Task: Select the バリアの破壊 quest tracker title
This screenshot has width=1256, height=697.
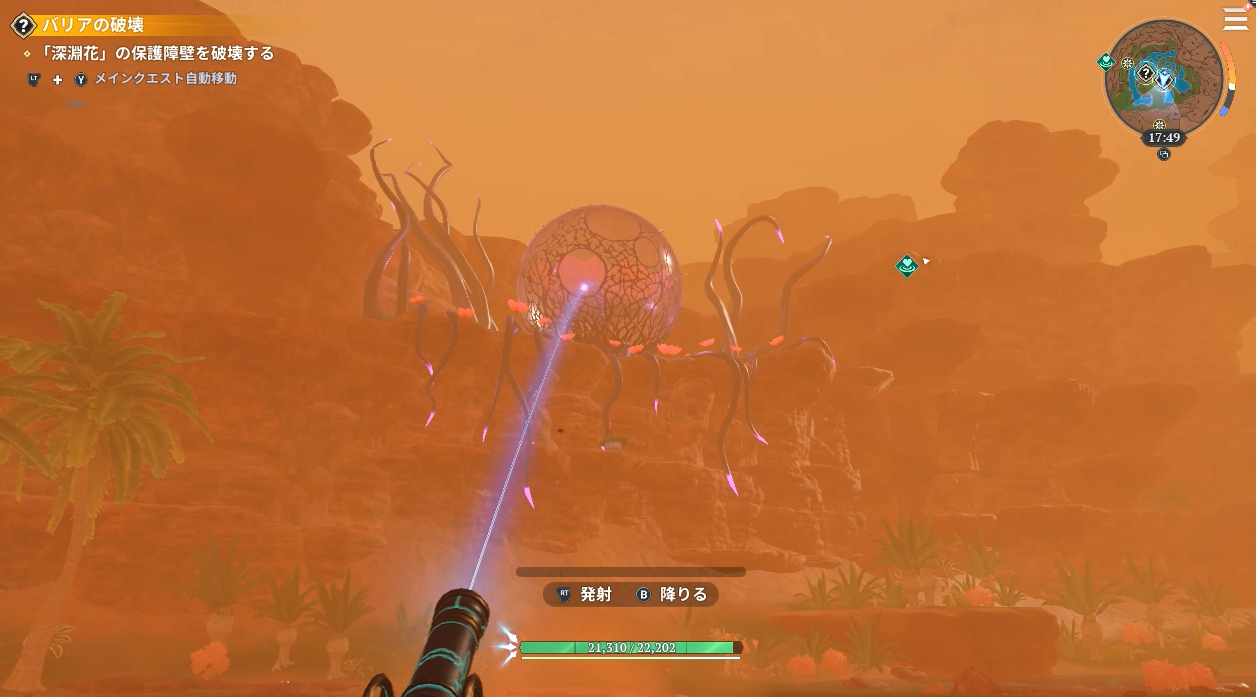Action: pyautogui.click(x=93, y=25)
